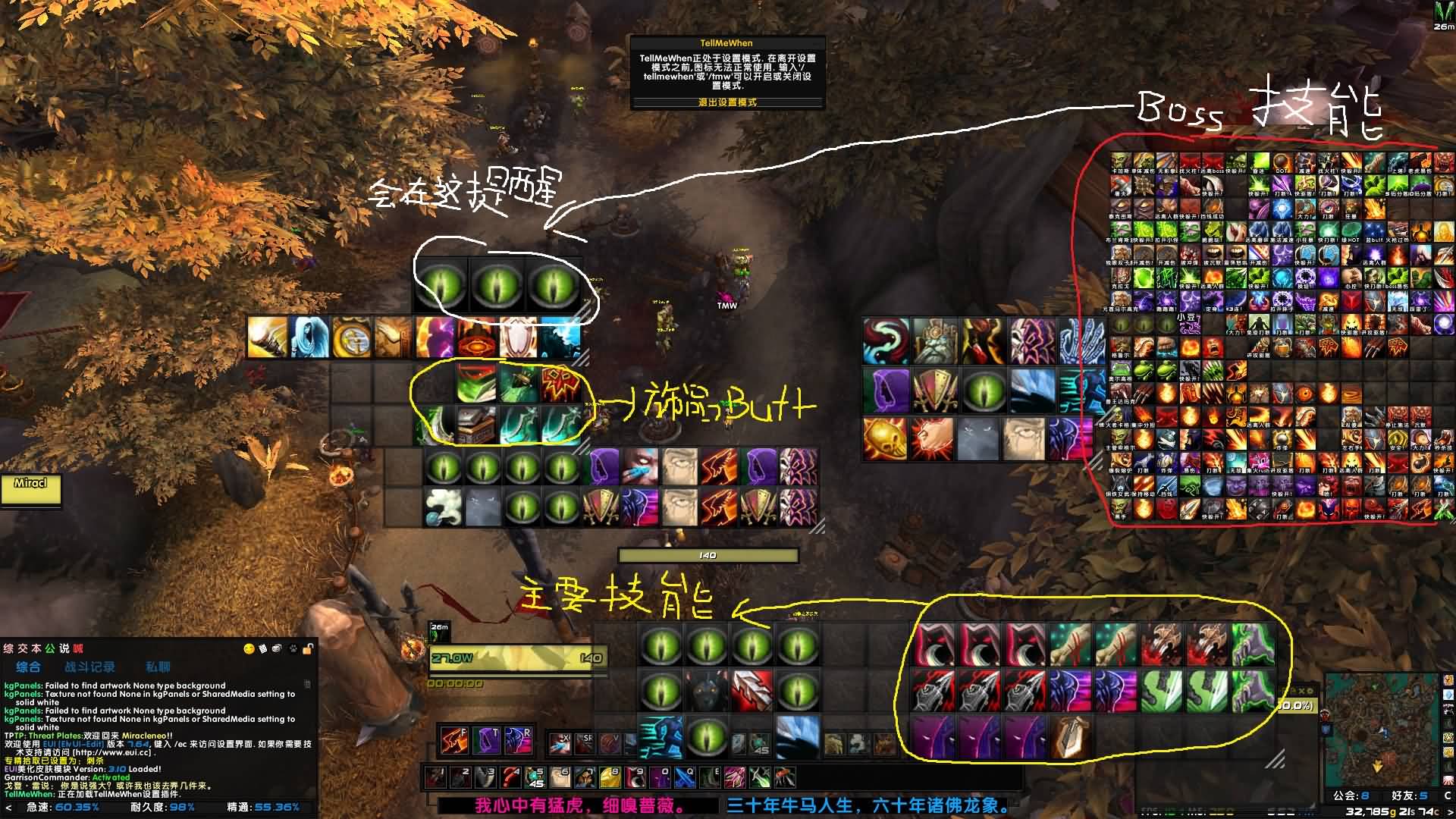Select the white-hooded blue figure buff icon

(x=309, y=337)
